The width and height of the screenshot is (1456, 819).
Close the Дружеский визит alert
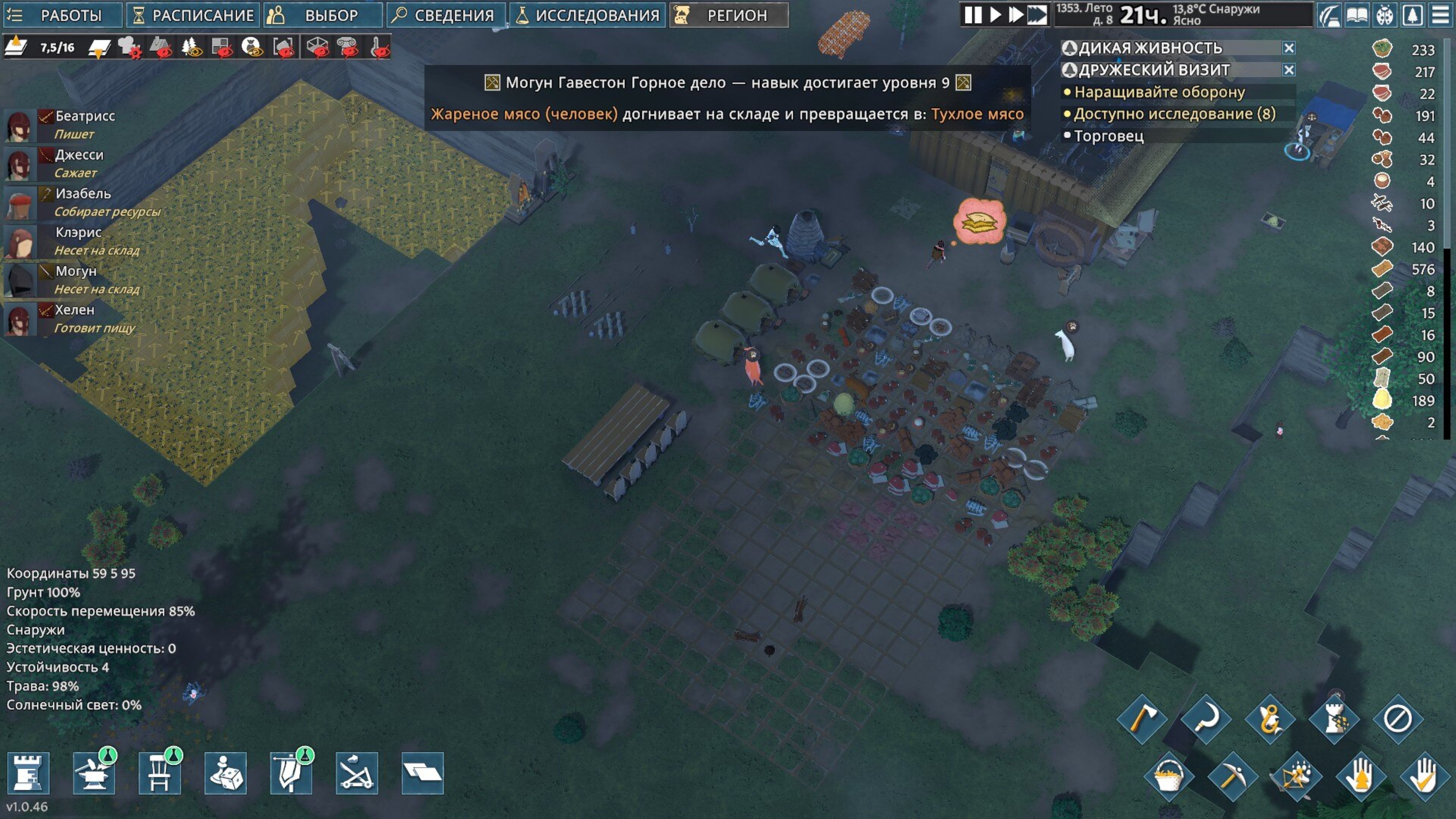click(1289, 70)
